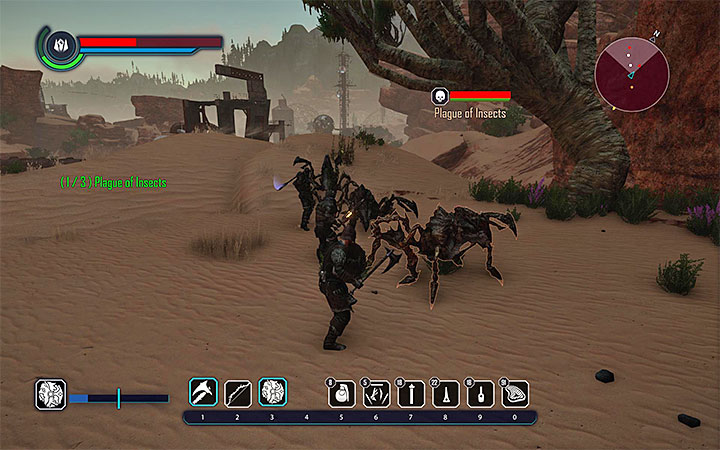Click the player emblem portrait
Screen dimensions: 720x450
(x=59, y=44)
